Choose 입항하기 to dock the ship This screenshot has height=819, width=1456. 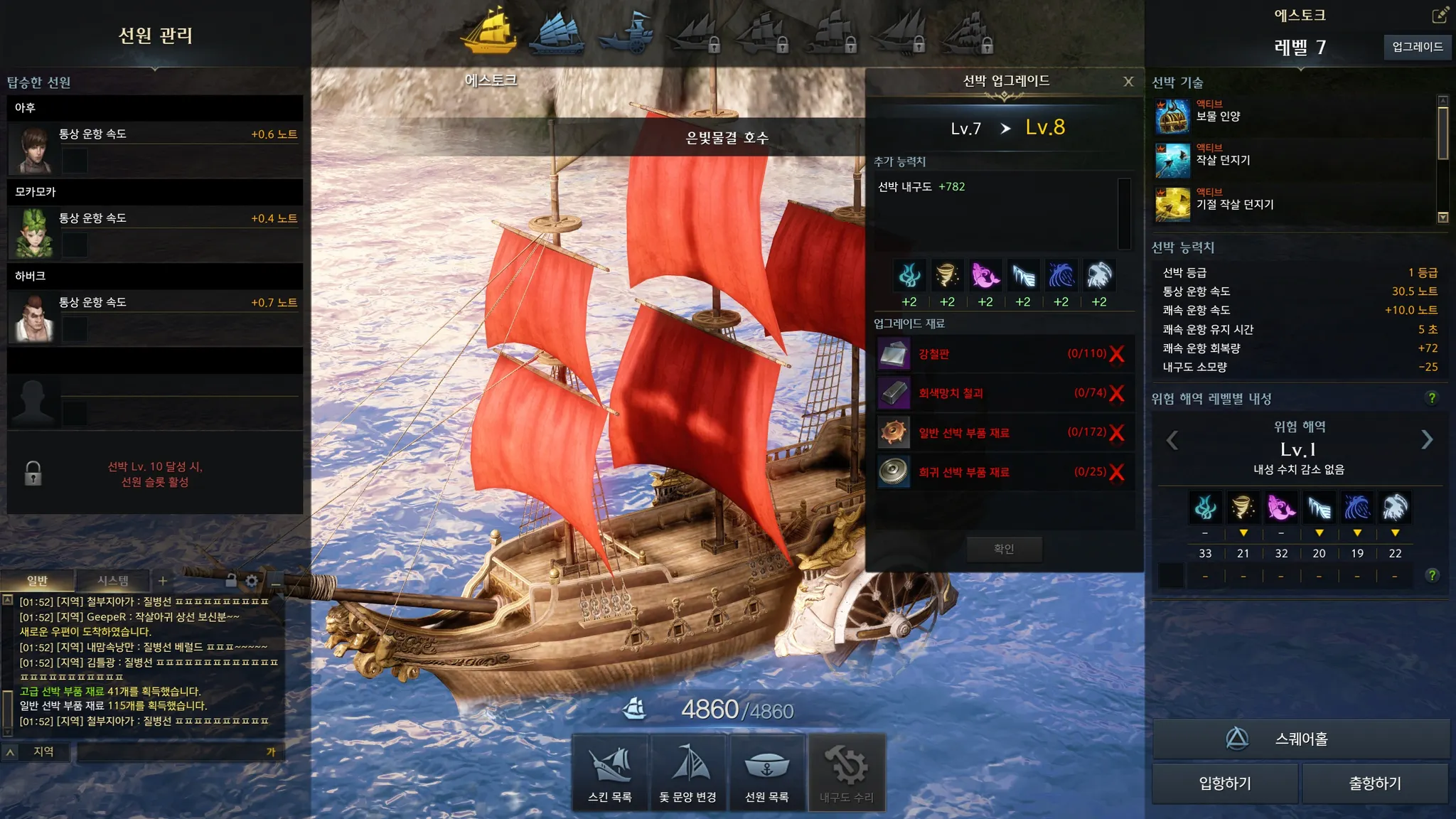1225,783
